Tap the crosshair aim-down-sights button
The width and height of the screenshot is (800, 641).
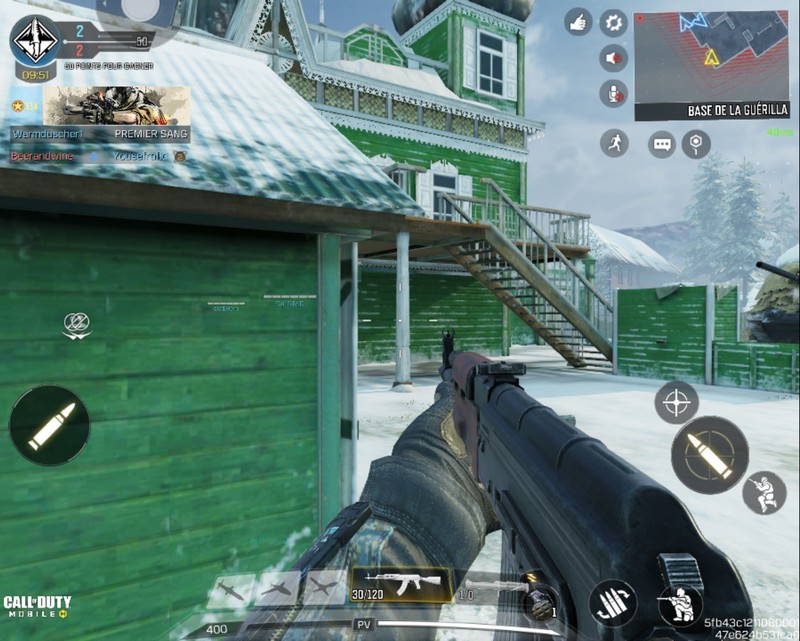coord(676,402)
